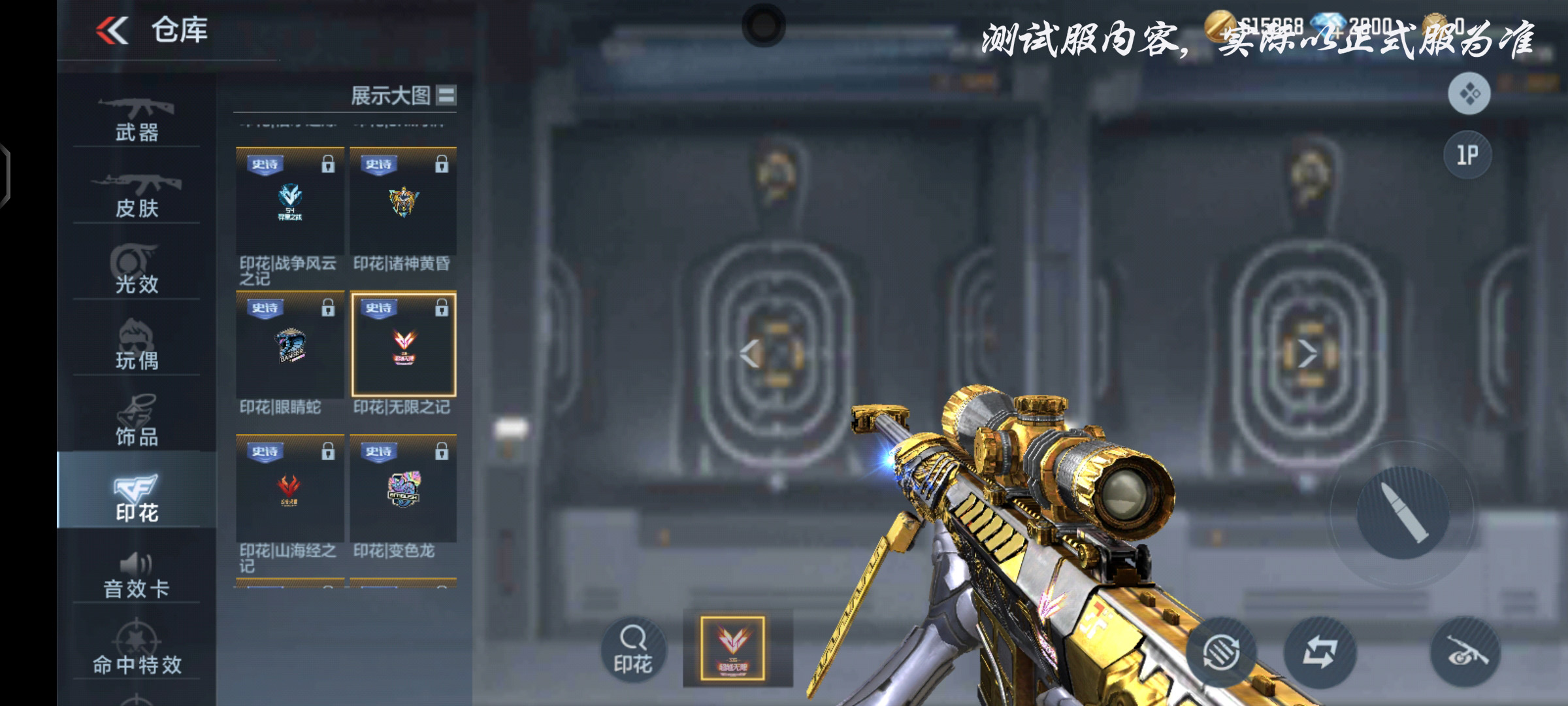The width and height of the screenshot is (1568, 706).
Task: Toggle the 1P view button
Action: 1467,155
